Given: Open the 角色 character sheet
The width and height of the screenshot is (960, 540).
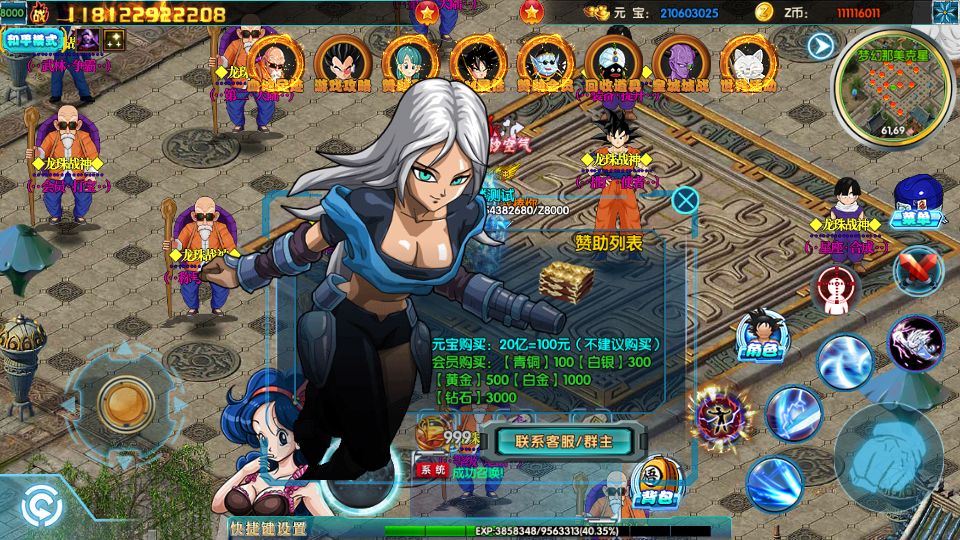Looking at the screenshot, I should [763, 333].
